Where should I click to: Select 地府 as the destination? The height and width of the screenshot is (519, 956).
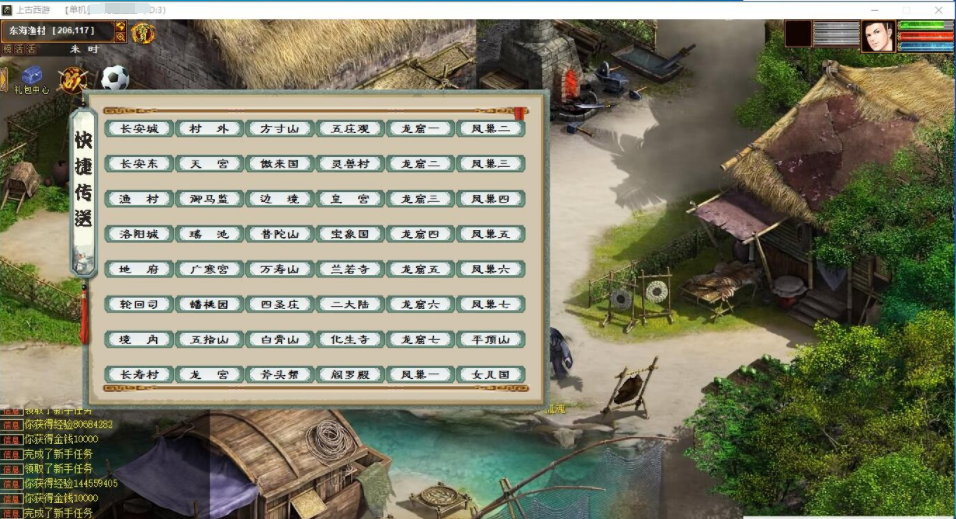(139, 269)
